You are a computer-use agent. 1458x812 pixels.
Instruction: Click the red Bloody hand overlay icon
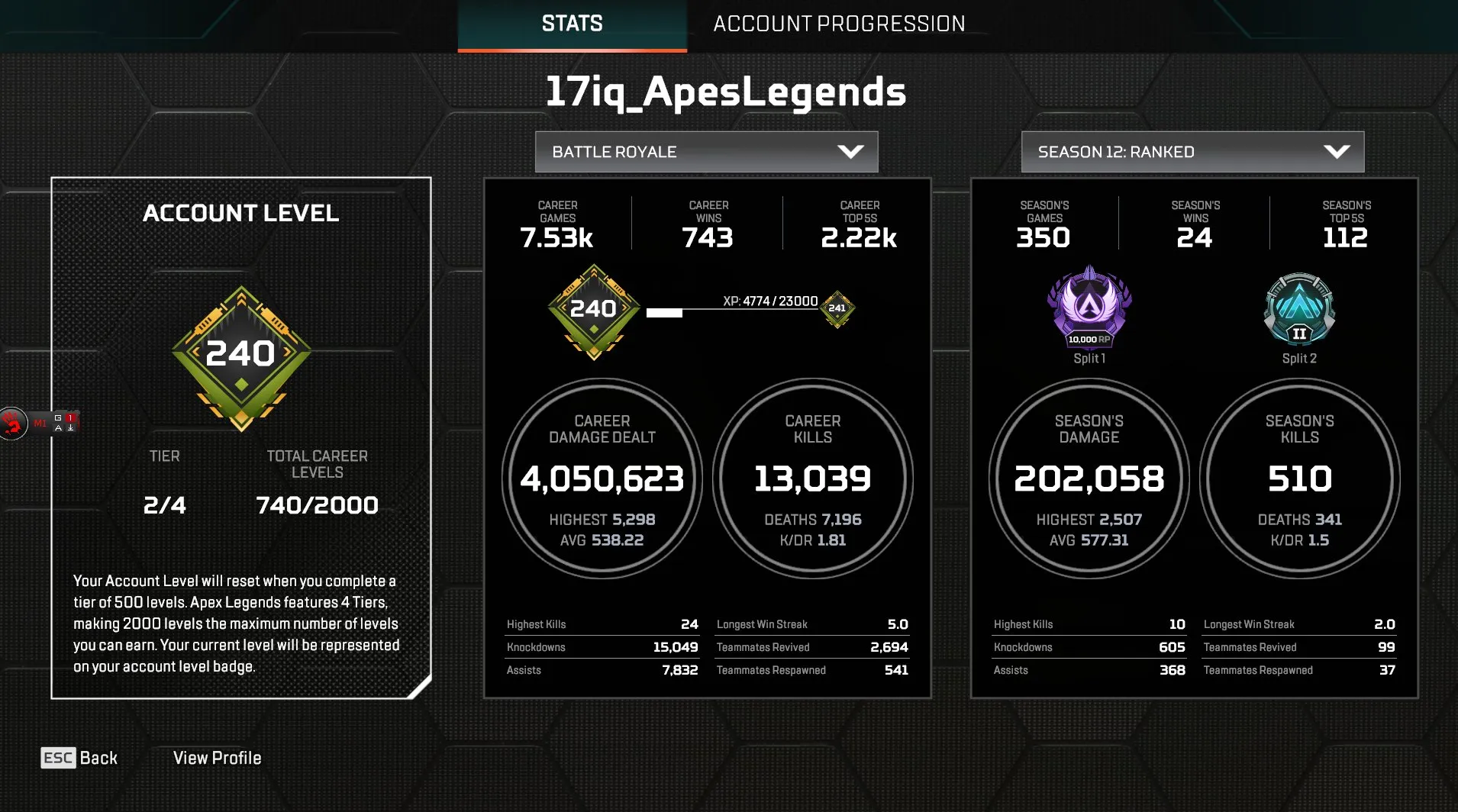coord(11,424)
